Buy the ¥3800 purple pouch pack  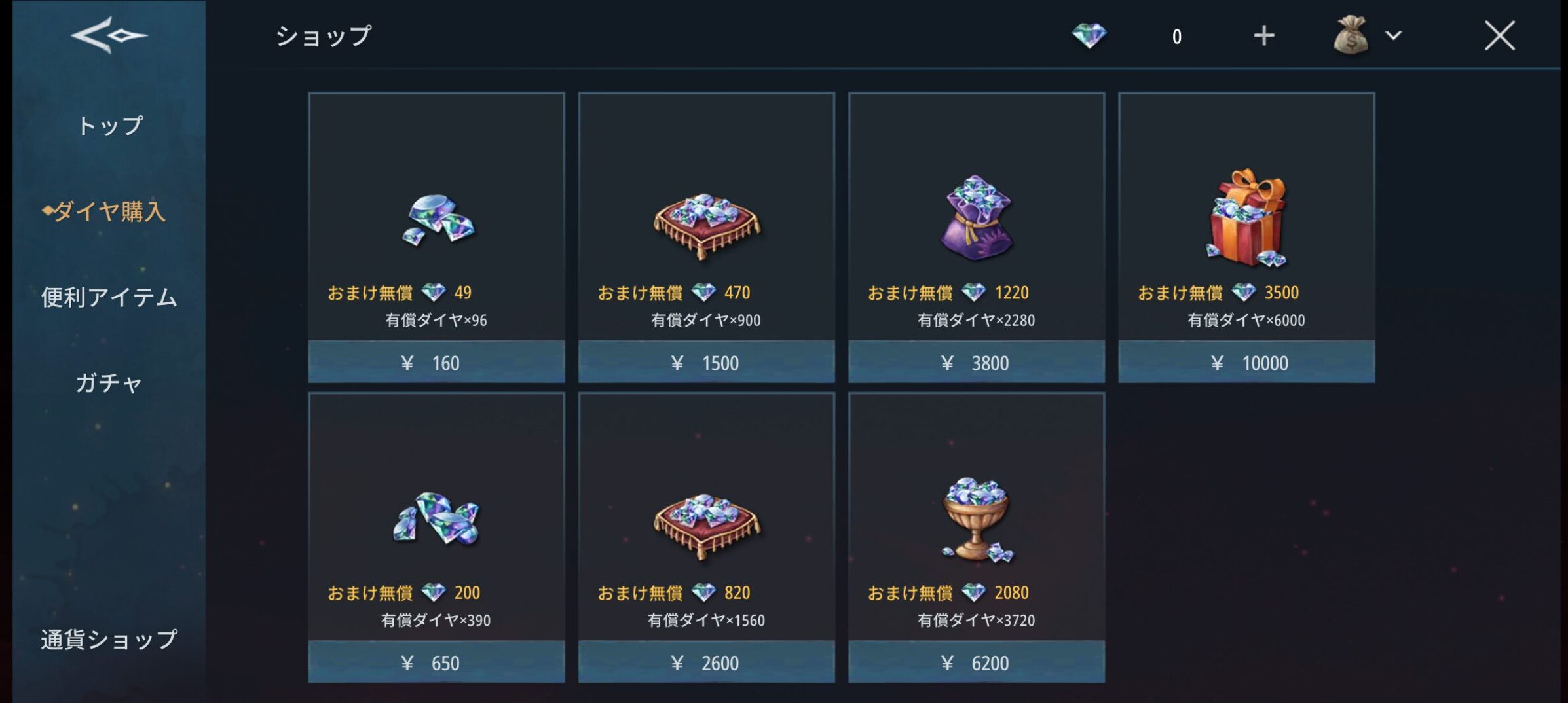tap(976, 362)
